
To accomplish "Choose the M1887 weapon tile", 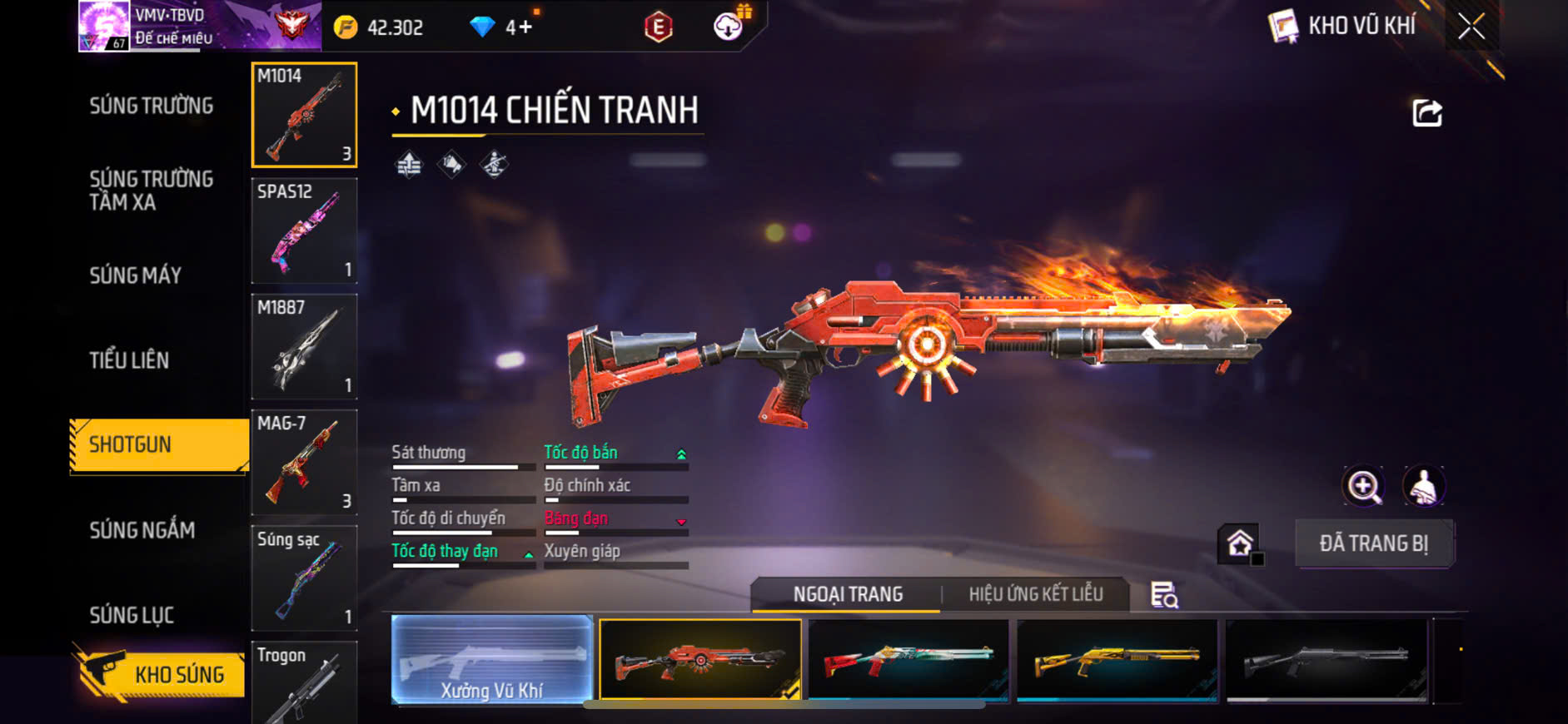I will (304, 346).
